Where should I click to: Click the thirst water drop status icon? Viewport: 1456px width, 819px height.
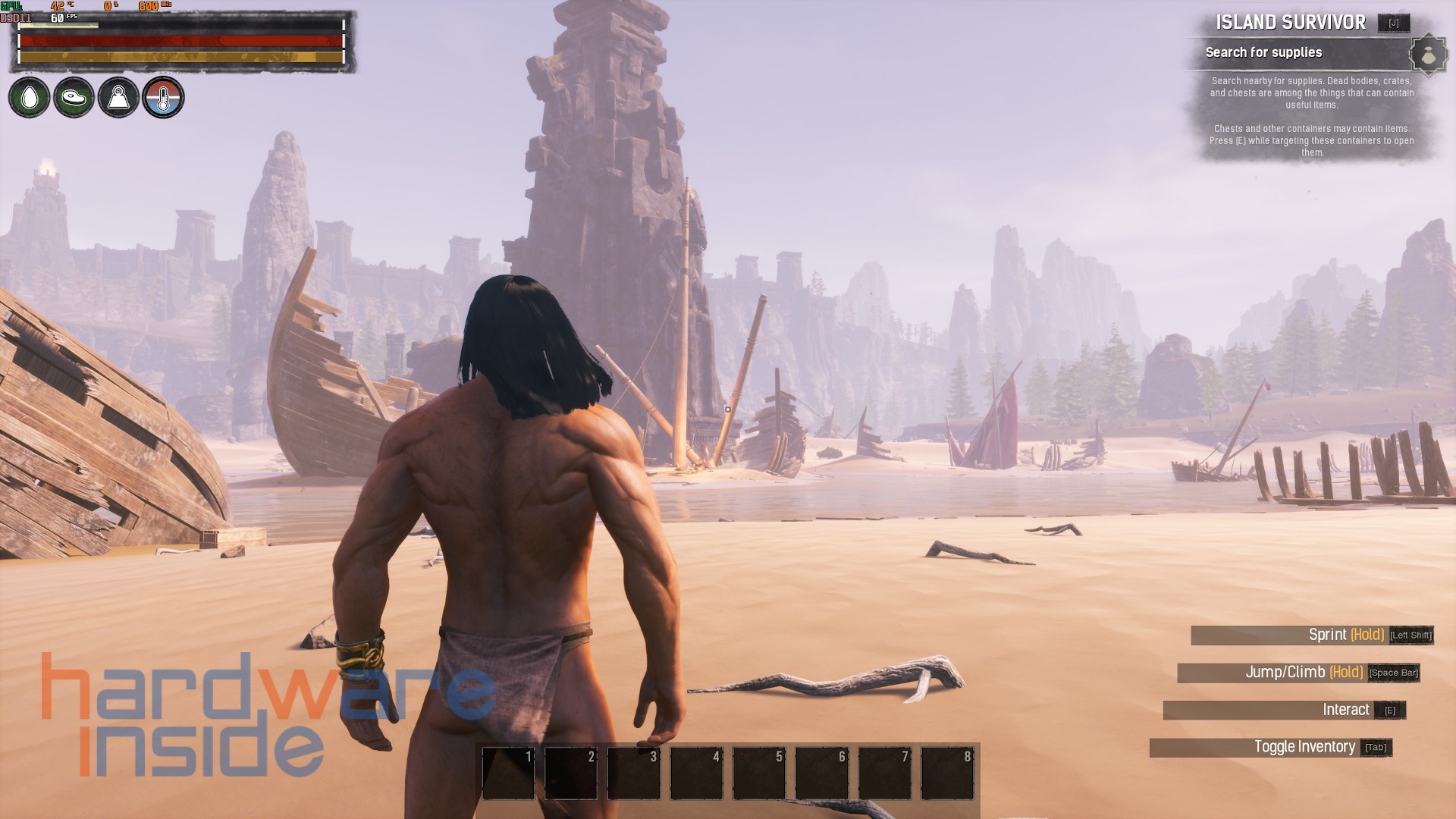coord(29,98)
